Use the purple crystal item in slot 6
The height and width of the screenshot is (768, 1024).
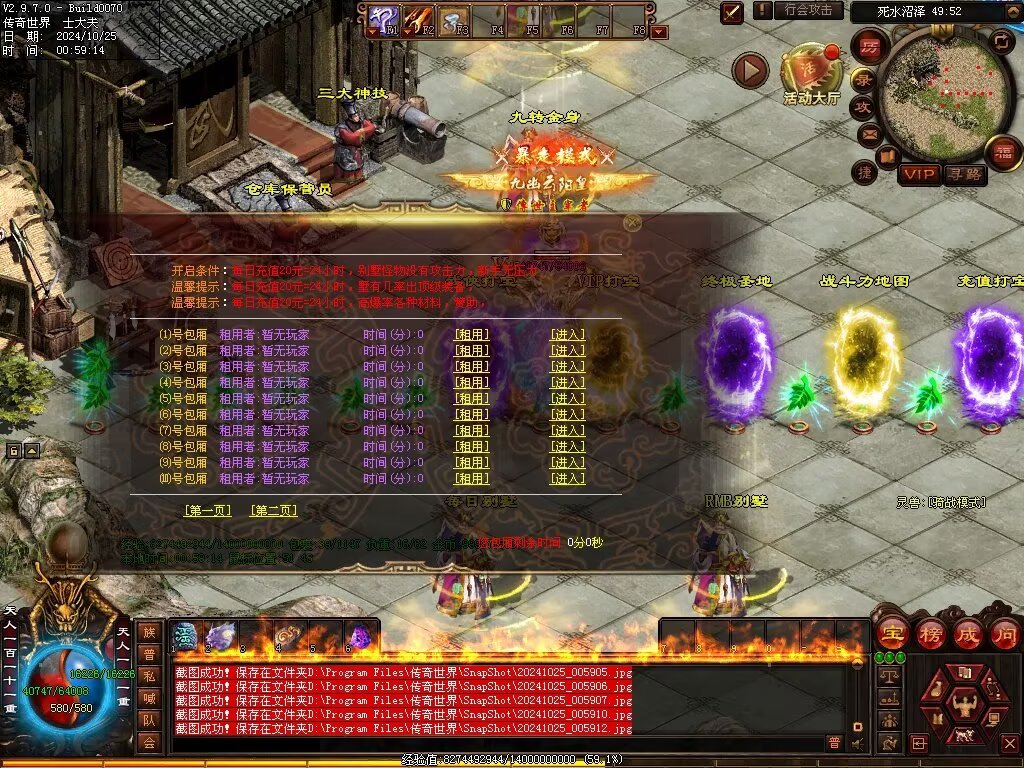[x=359, y=636]
